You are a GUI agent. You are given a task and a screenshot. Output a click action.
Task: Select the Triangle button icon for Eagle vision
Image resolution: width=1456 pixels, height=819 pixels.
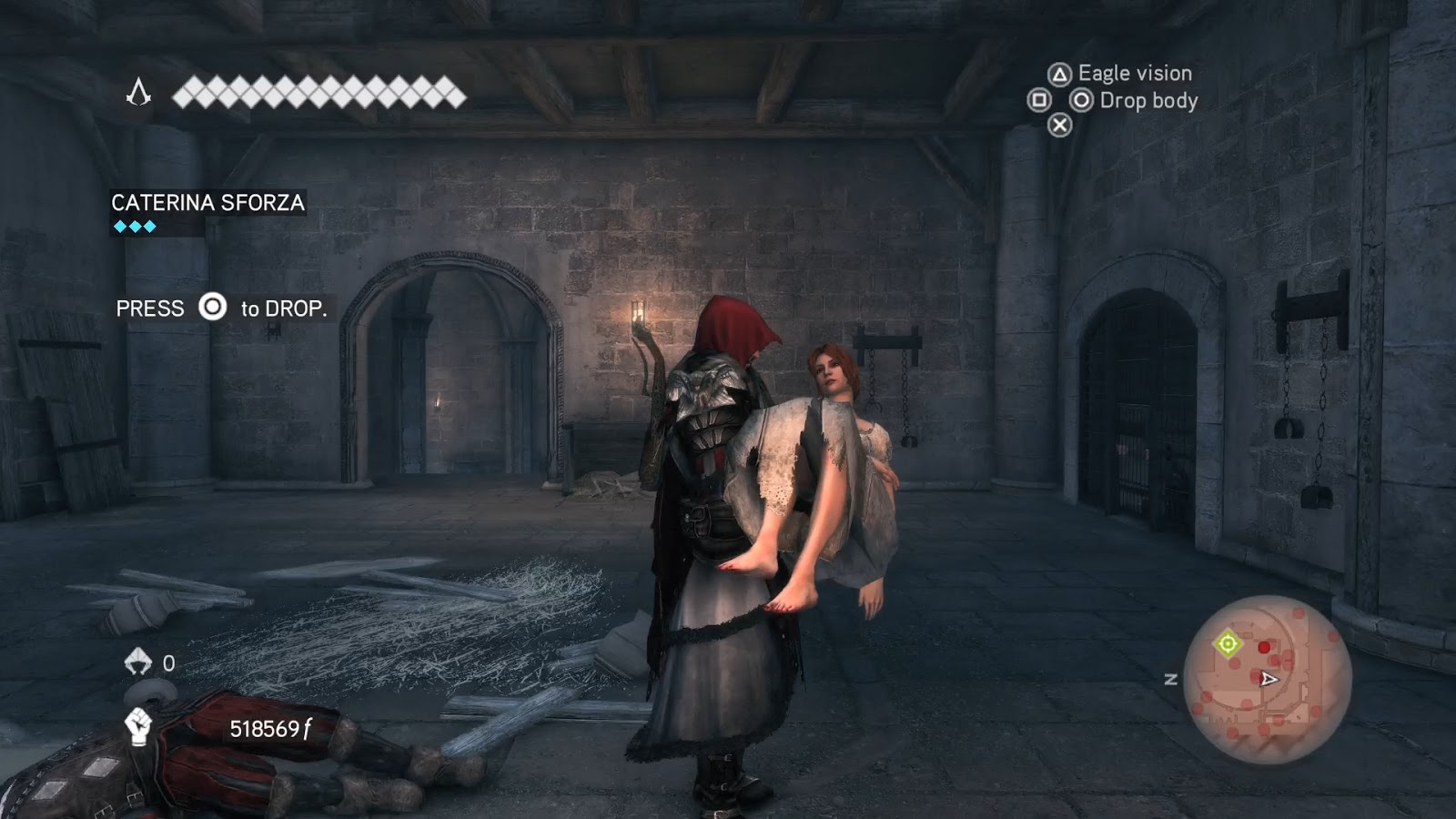coord(1058,73)
